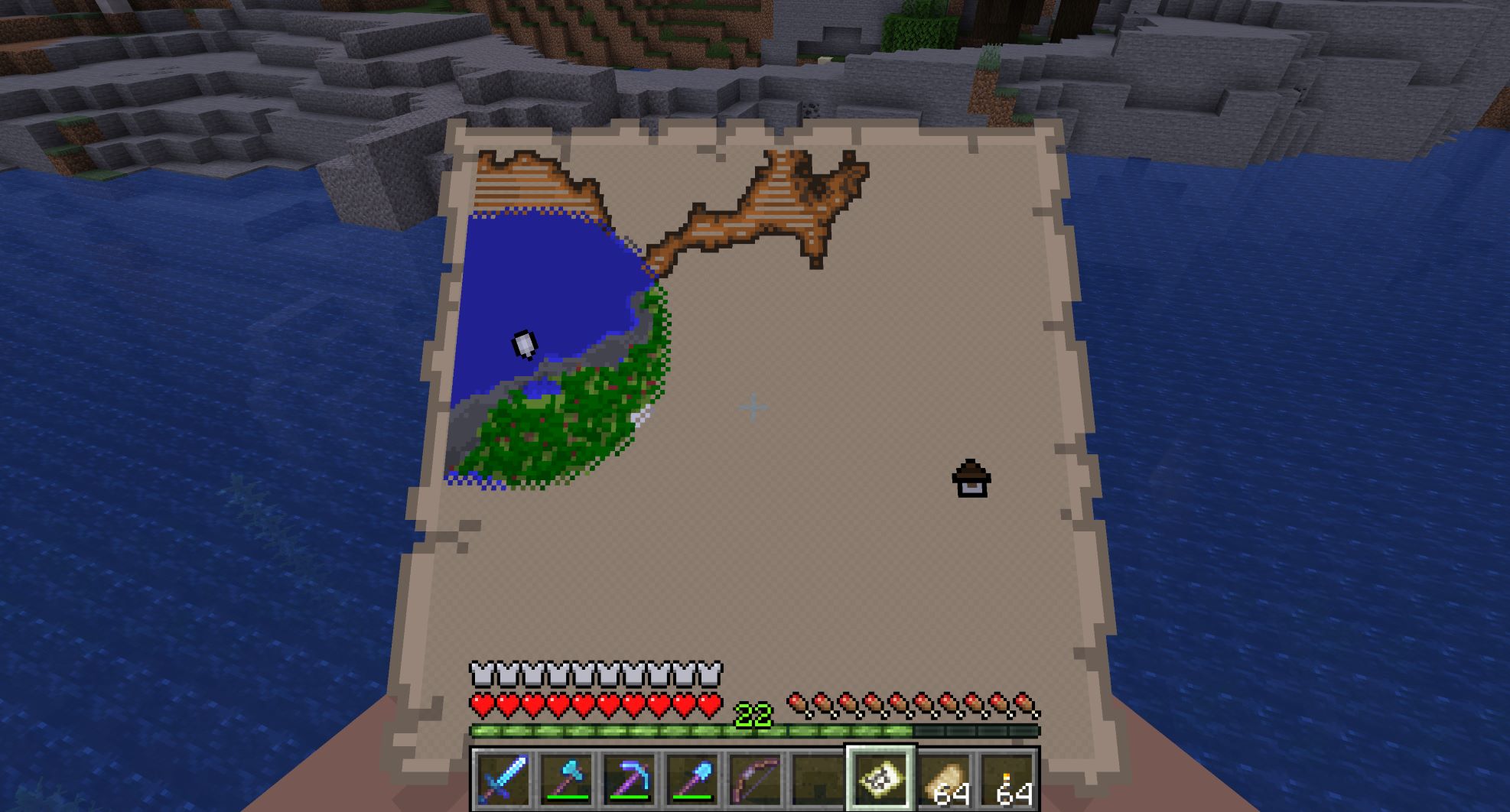Select the diamond sword hotbar slot
Image resolution: width=1510 pixels, height=812 pixels.
501,779
